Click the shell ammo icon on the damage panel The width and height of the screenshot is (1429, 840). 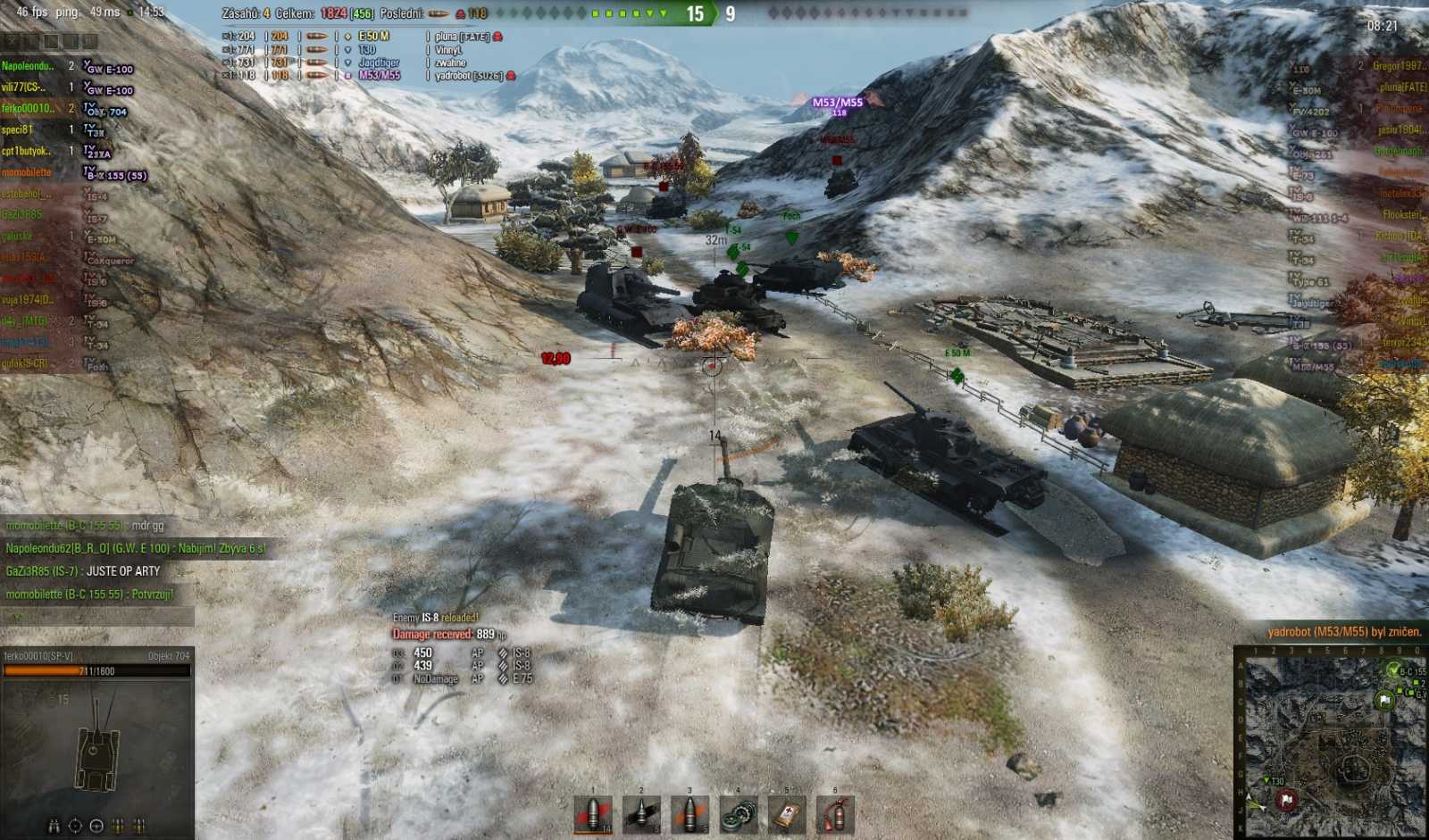coord(118,825)
